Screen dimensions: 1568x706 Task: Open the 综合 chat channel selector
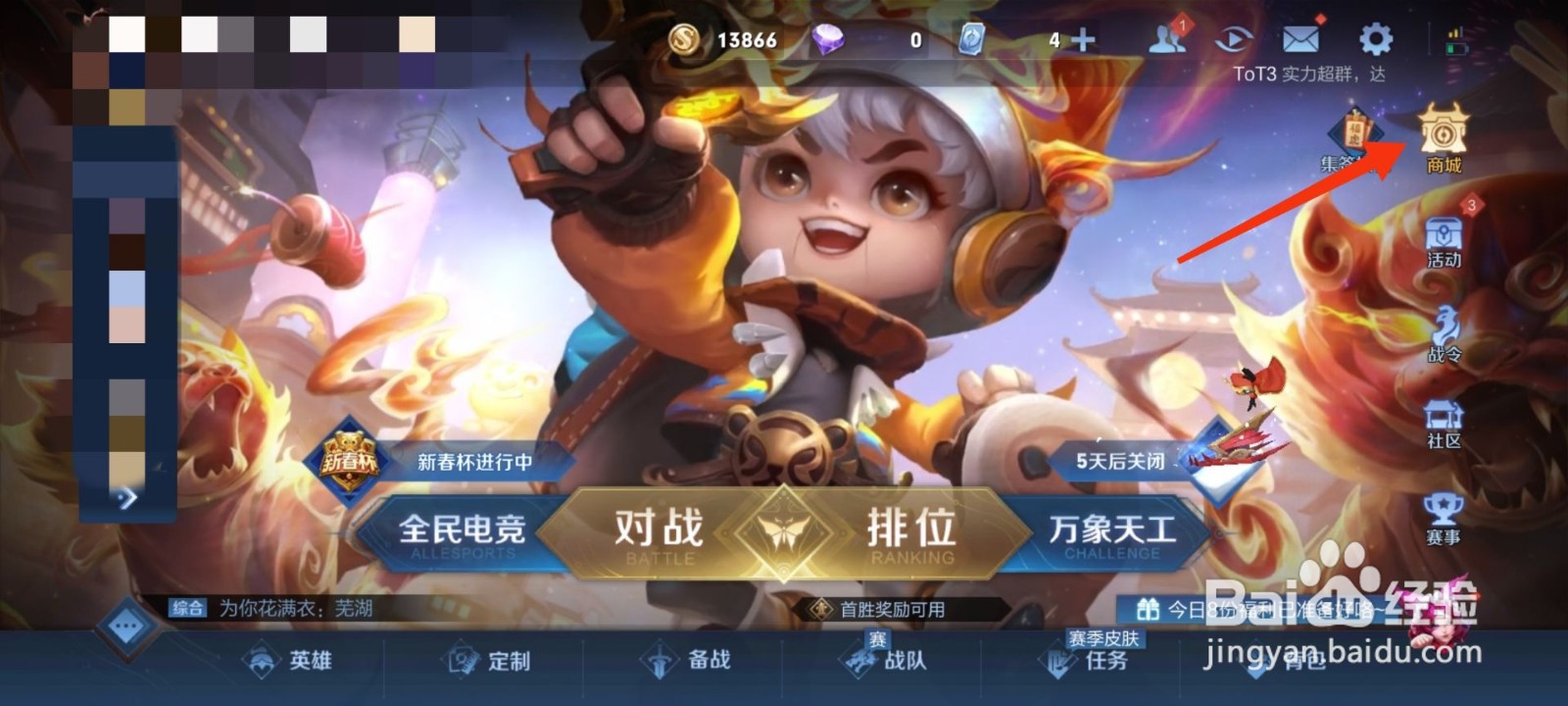(188, 606)
